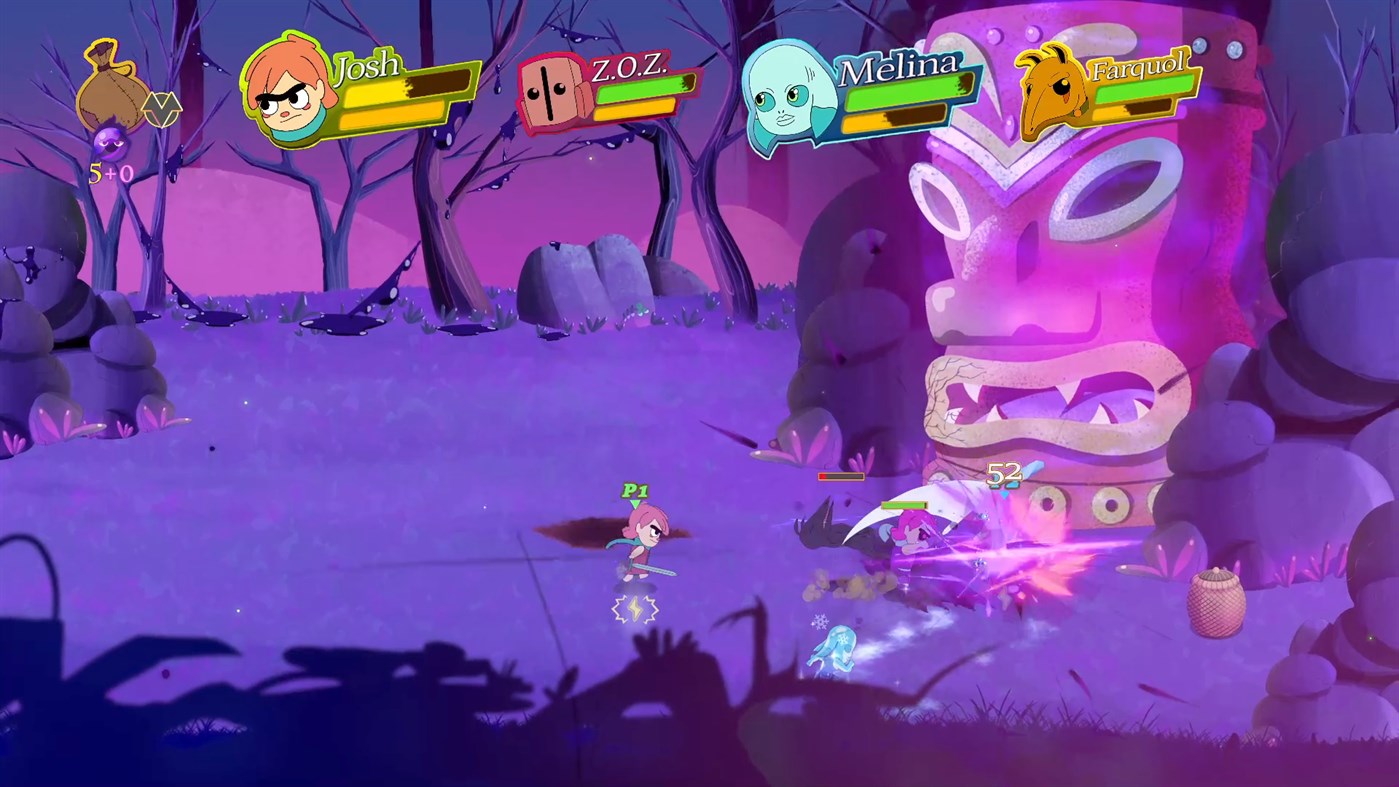This screenshot has height=787, width=1399.
Task: Click the snowflake status icon above the ice sprite
Action: 821,620
